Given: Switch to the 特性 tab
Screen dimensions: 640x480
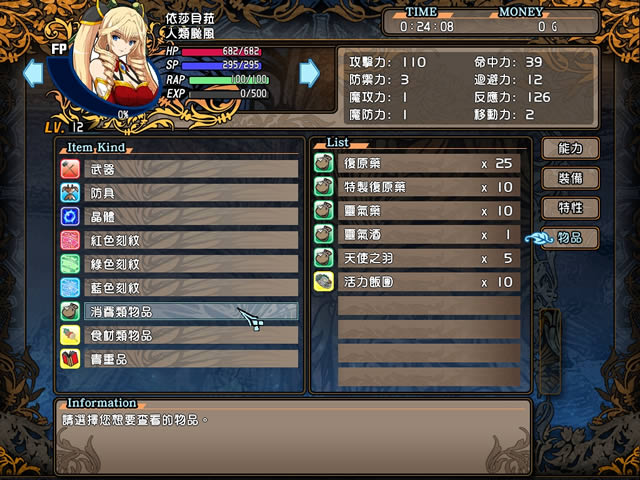Looking at the screenshot, I should coord(570,208).
